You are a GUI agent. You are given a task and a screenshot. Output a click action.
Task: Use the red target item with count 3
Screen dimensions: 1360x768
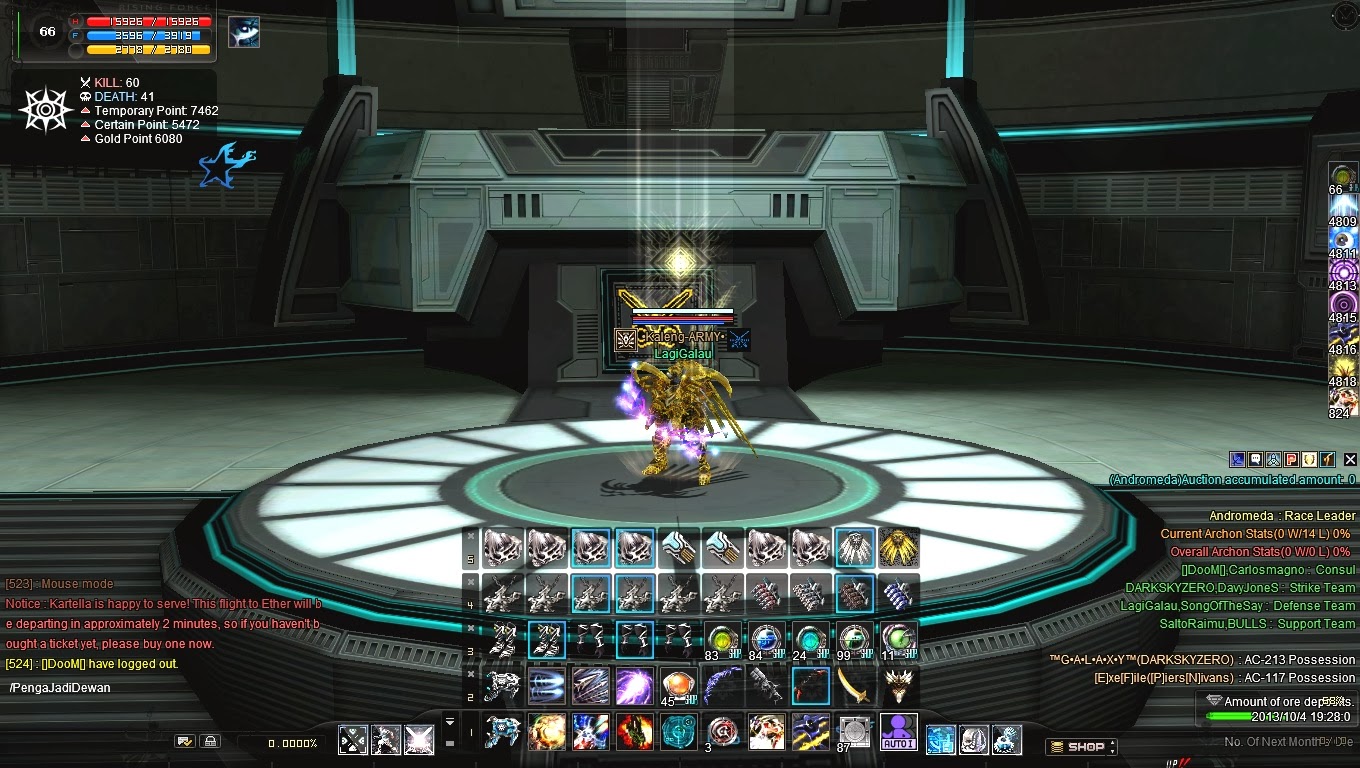[x=722, y=733]
